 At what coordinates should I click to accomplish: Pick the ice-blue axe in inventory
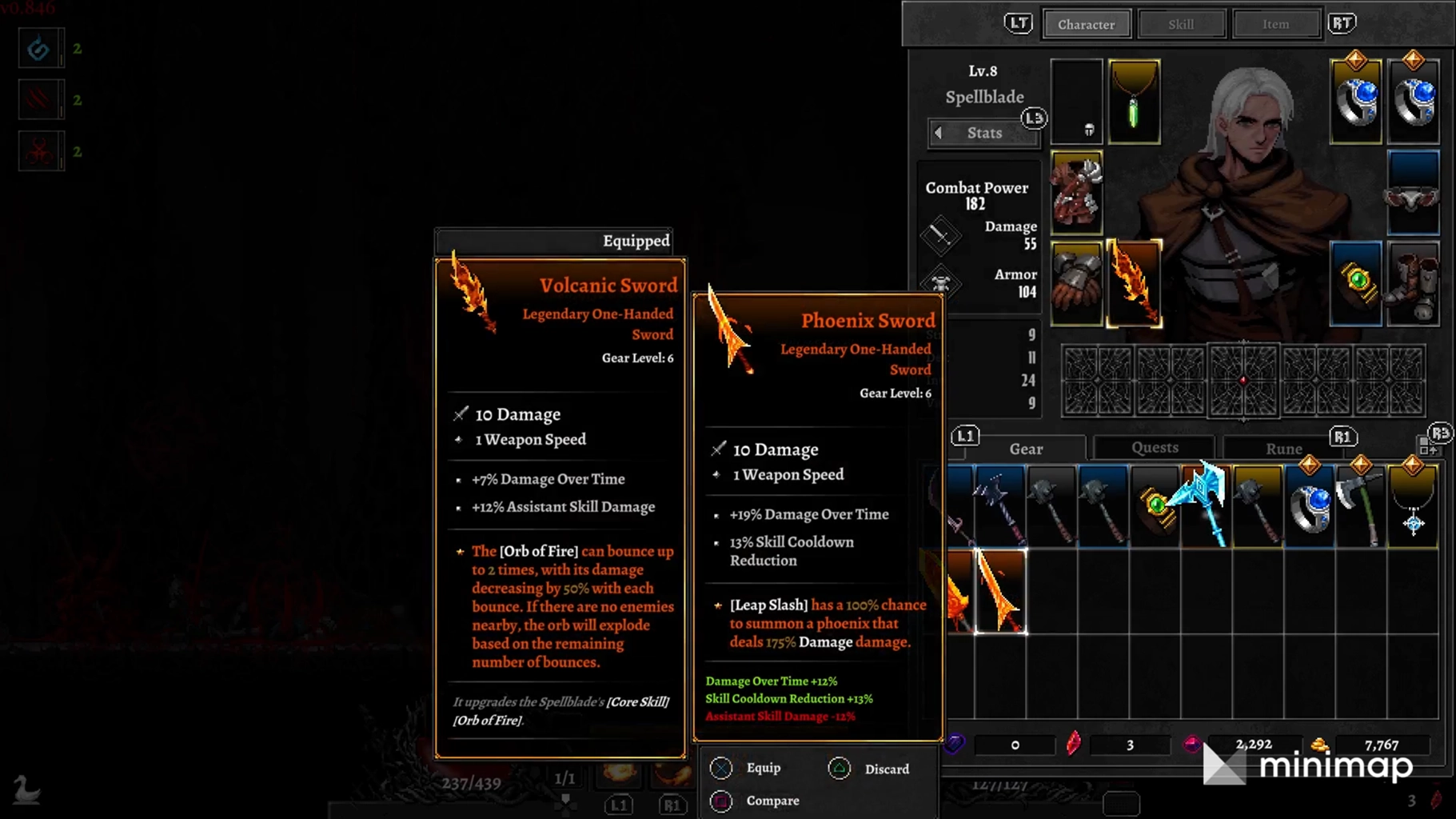click(1207, 505)
